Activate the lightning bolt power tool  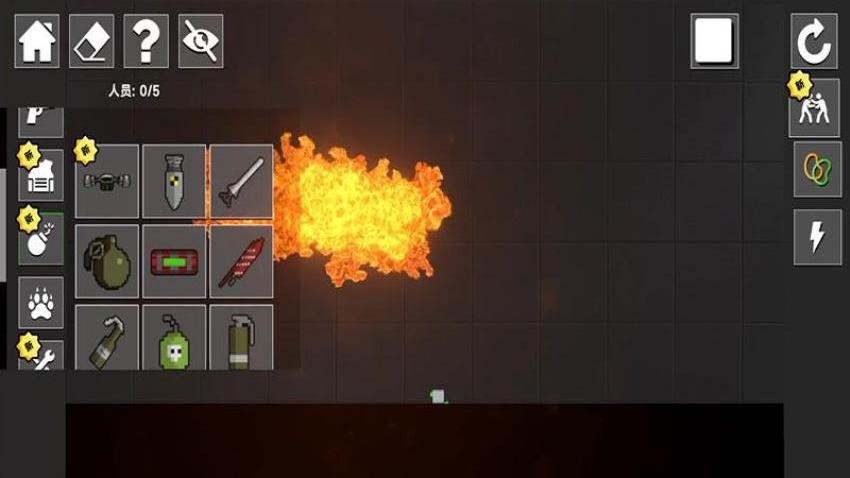[816, 237]
